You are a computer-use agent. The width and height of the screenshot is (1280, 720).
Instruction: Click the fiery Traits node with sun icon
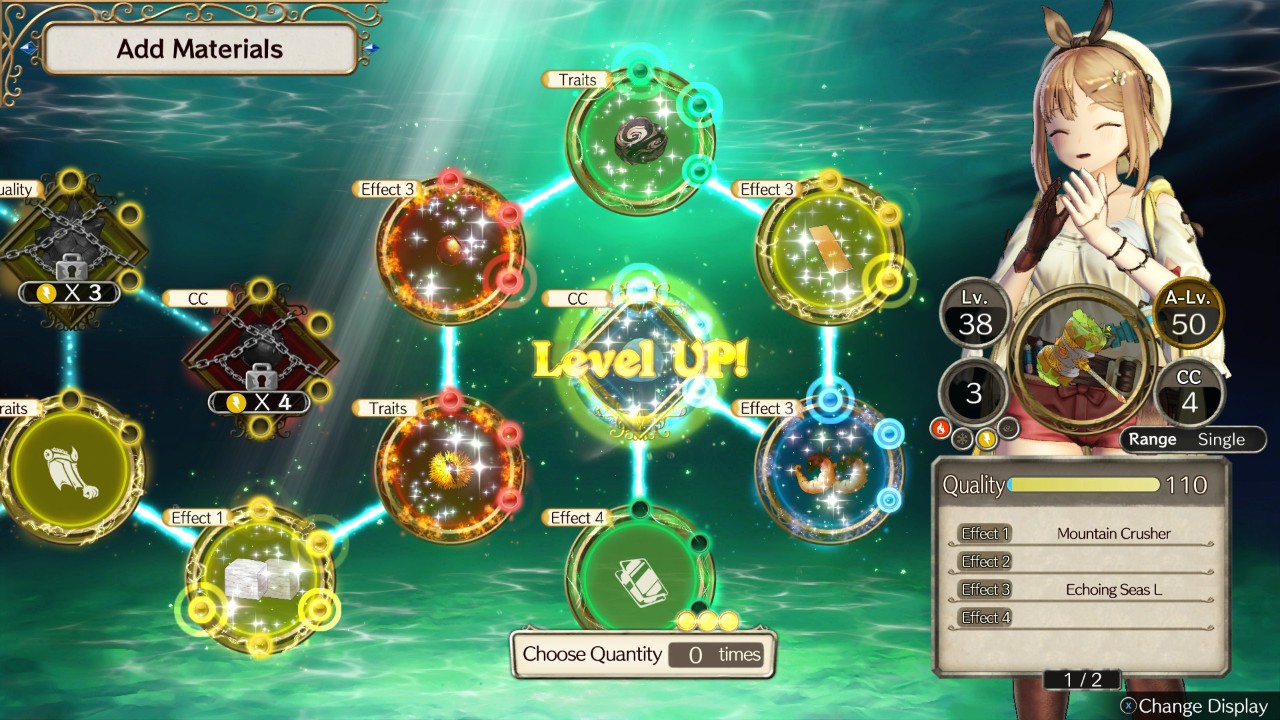pyautogui.click(x=450, y=468)
